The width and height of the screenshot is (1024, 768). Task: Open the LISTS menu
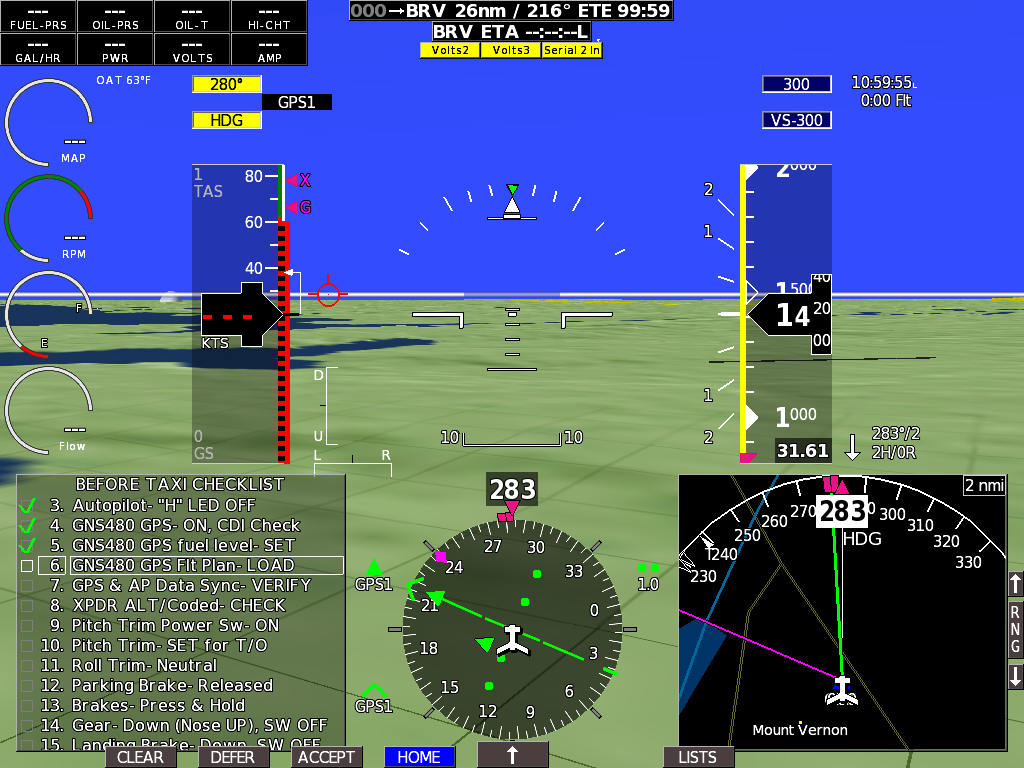click(x=697, y=757)
